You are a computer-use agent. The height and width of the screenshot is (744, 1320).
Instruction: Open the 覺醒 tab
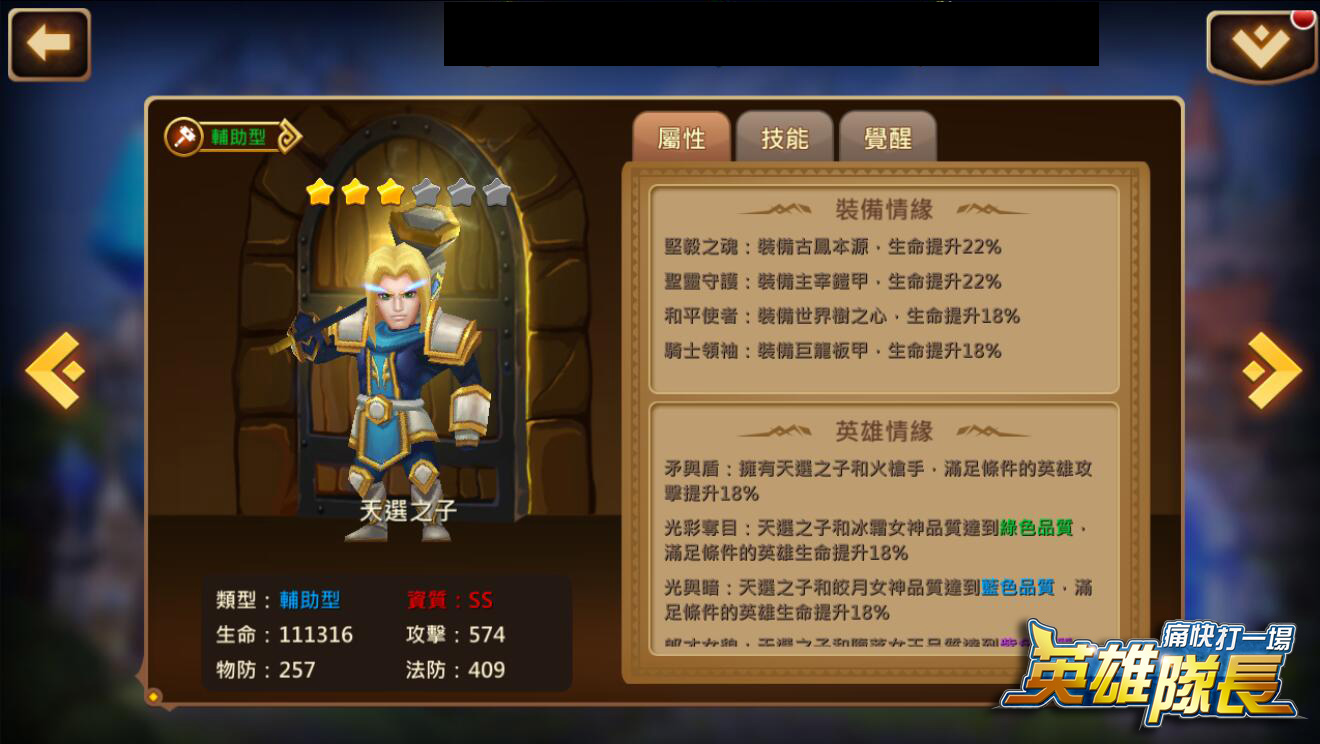(x=888, y=138)
